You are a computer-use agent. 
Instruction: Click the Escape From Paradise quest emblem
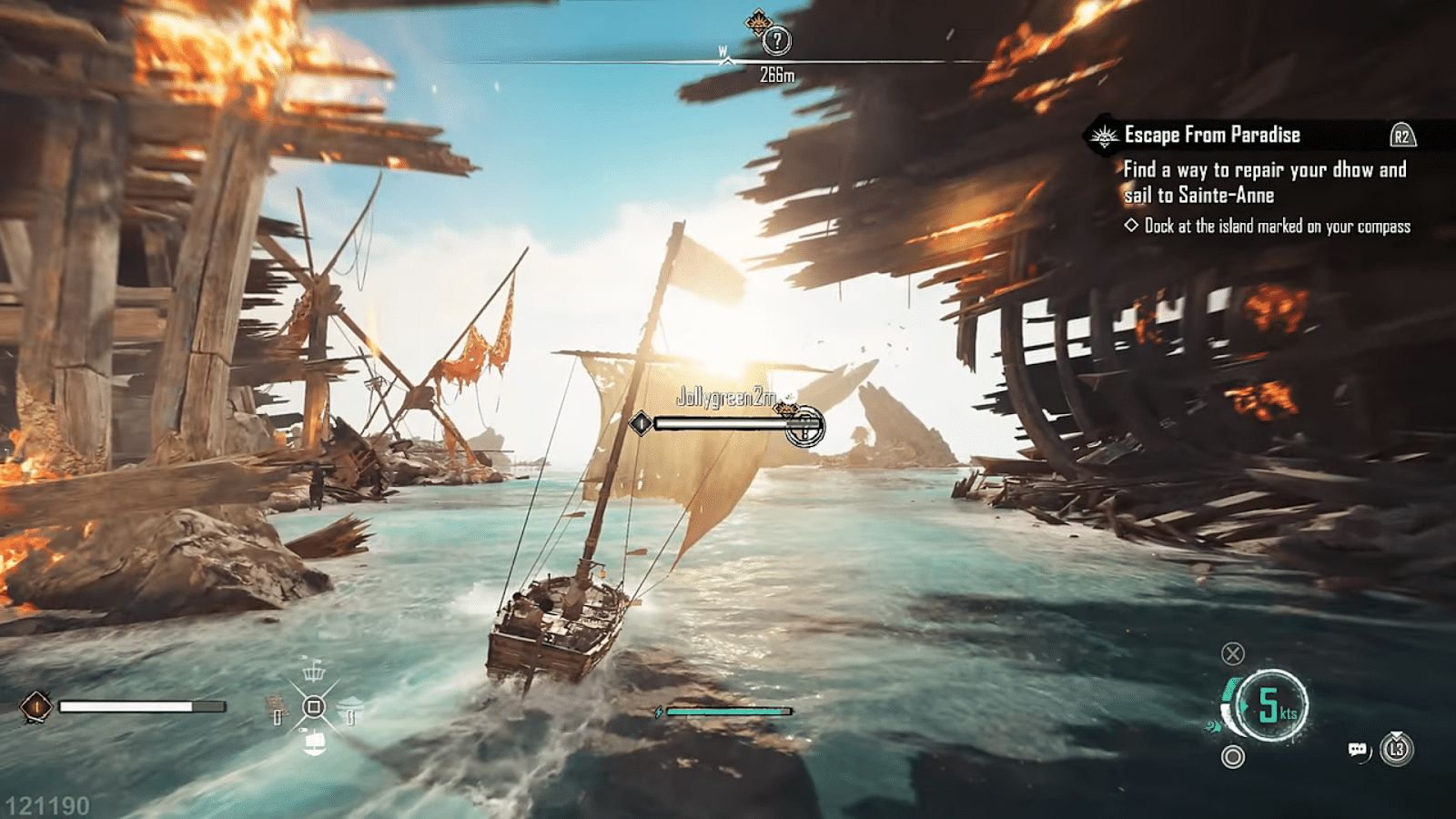coord(1103,134)
